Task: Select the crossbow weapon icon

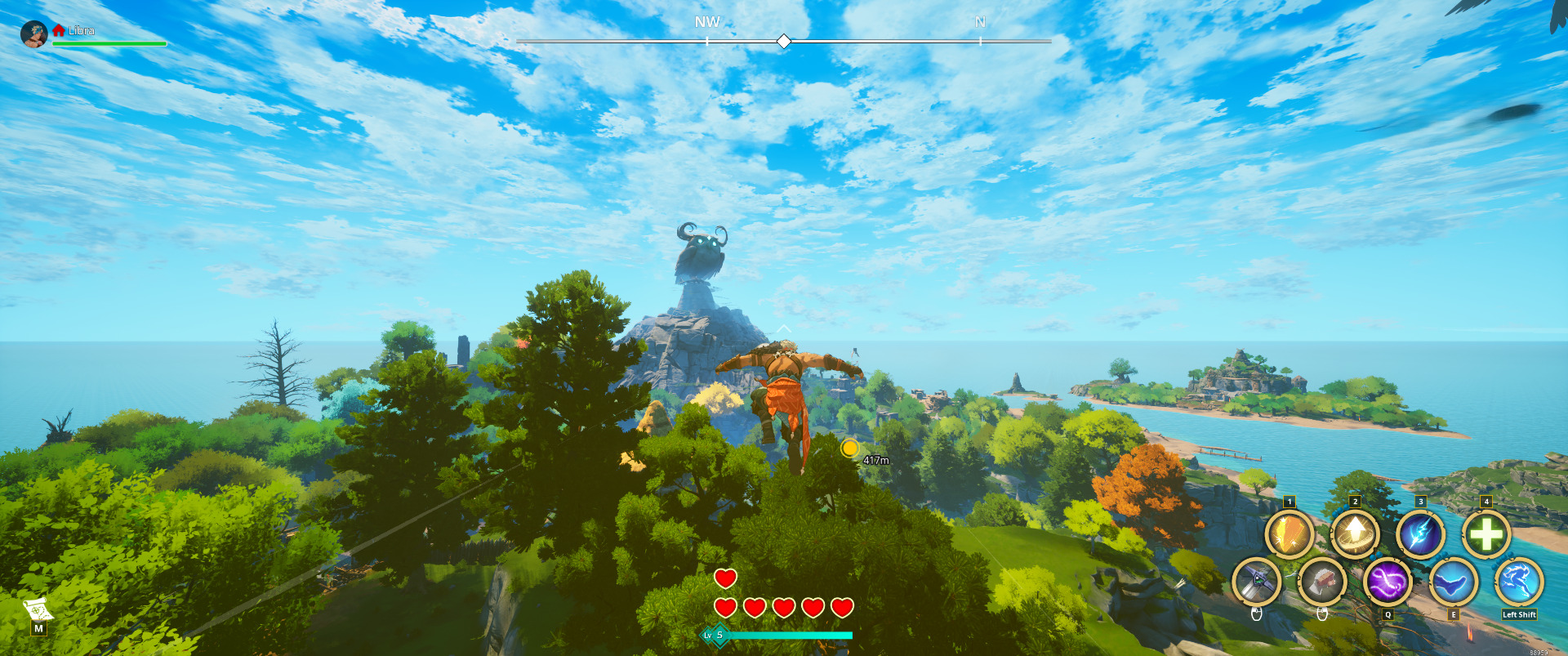Action: 1256,582
